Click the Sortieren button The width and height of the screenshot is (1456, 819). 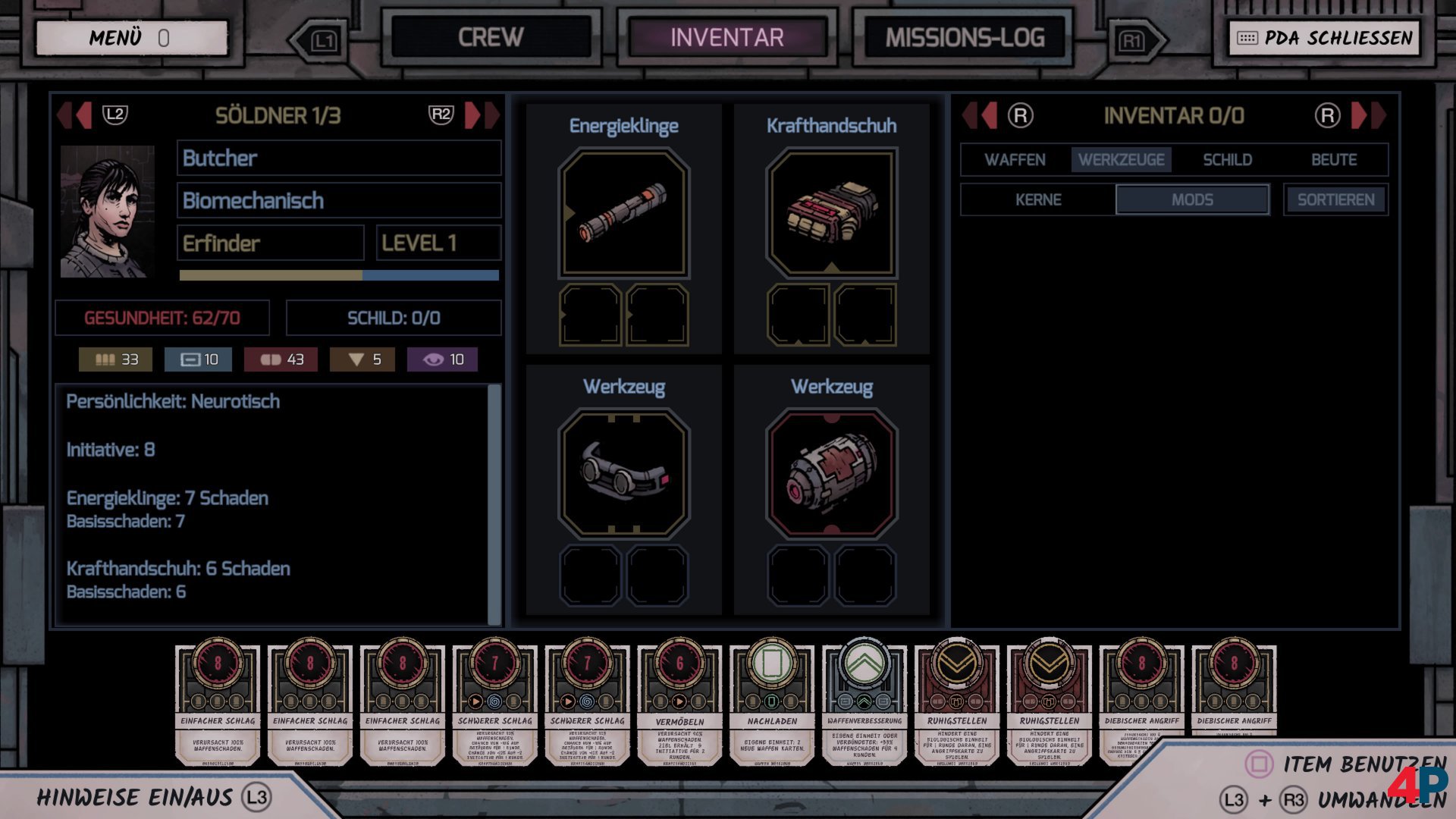pos(1335,200)
